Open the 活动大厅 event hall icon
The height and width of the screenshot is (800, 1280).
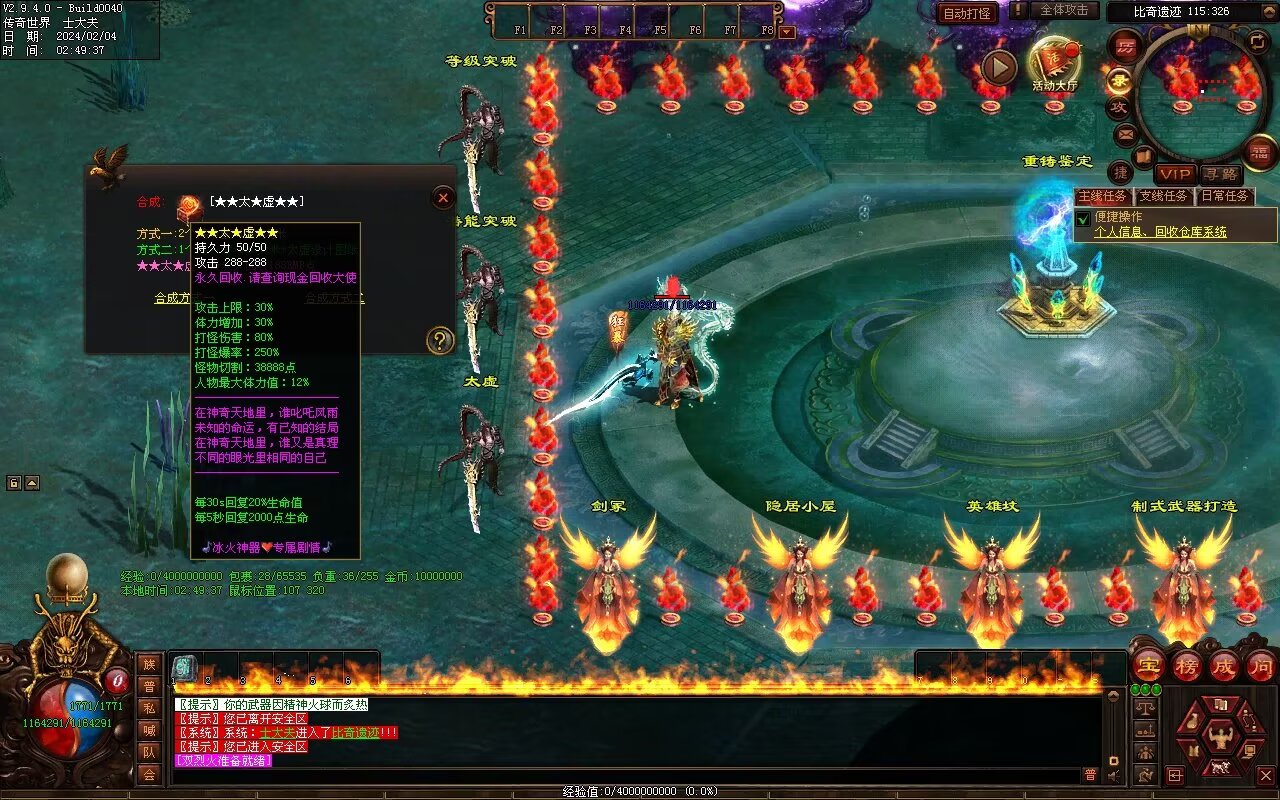tap(1054, 63)
